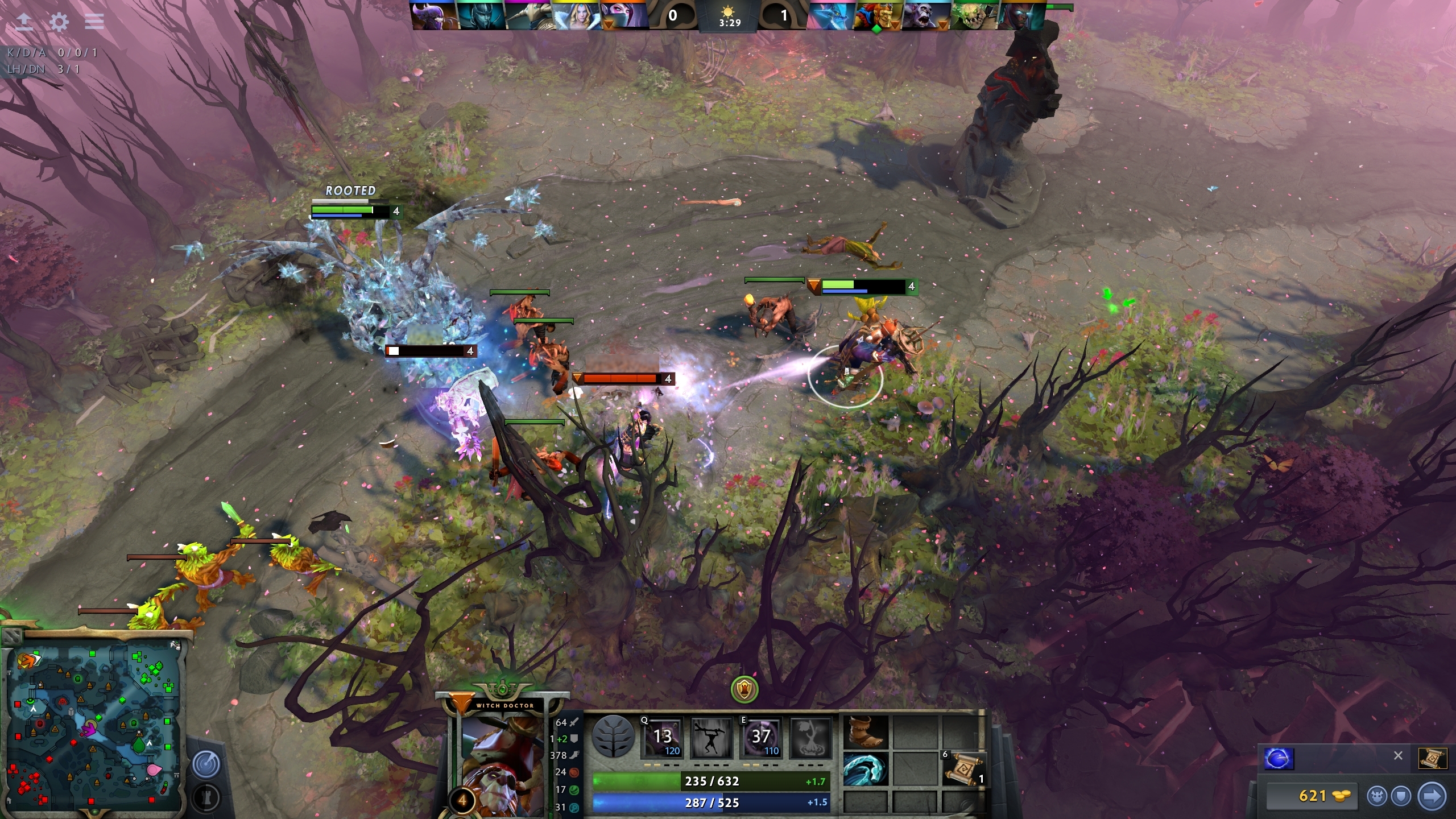Select Templar Assassin's portrait in the top bar
The image size is (1456, 819).
coord(623,16)
